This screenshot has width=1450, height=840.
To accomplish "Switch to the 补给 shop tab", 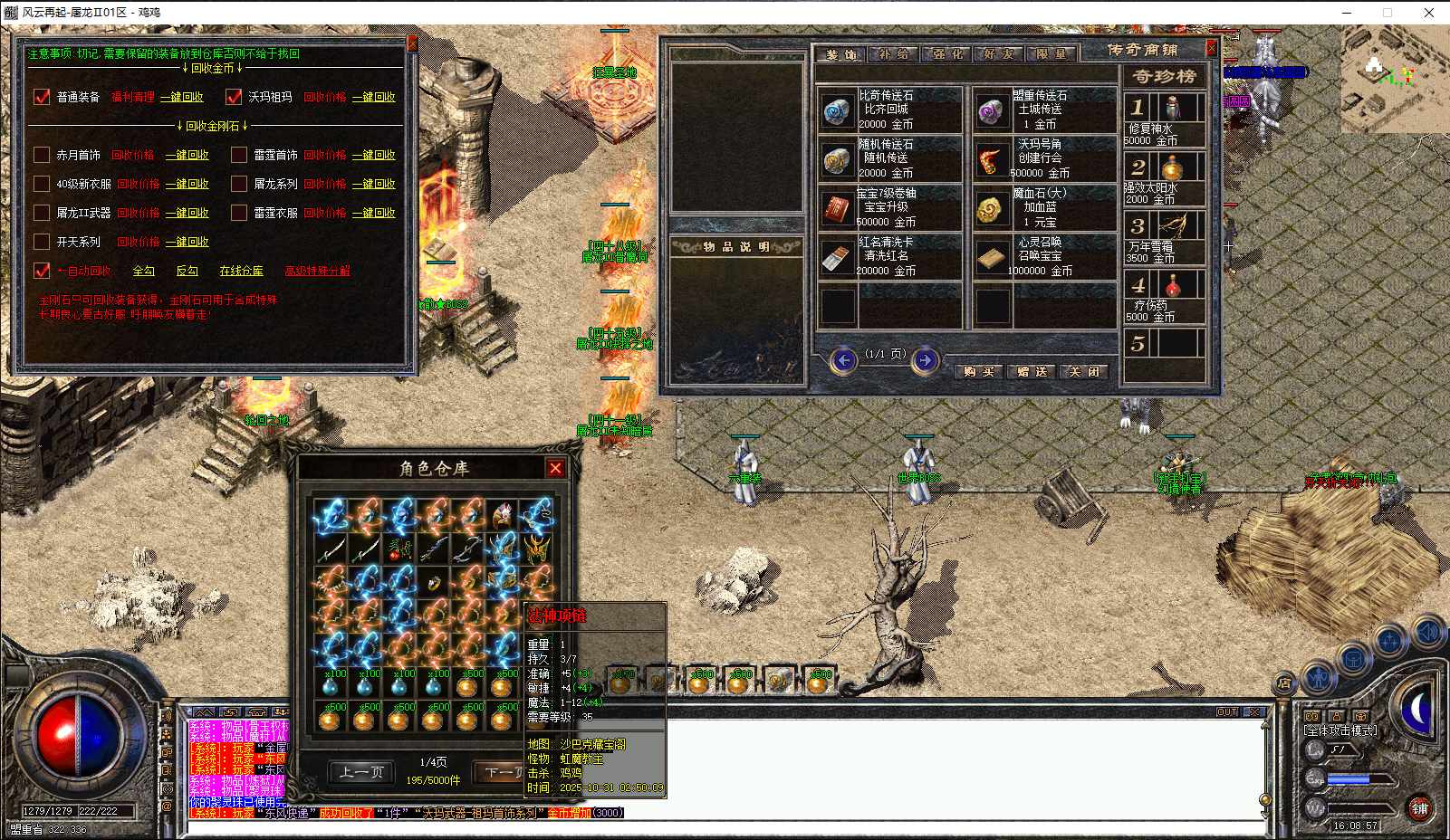I will (894, 54).
